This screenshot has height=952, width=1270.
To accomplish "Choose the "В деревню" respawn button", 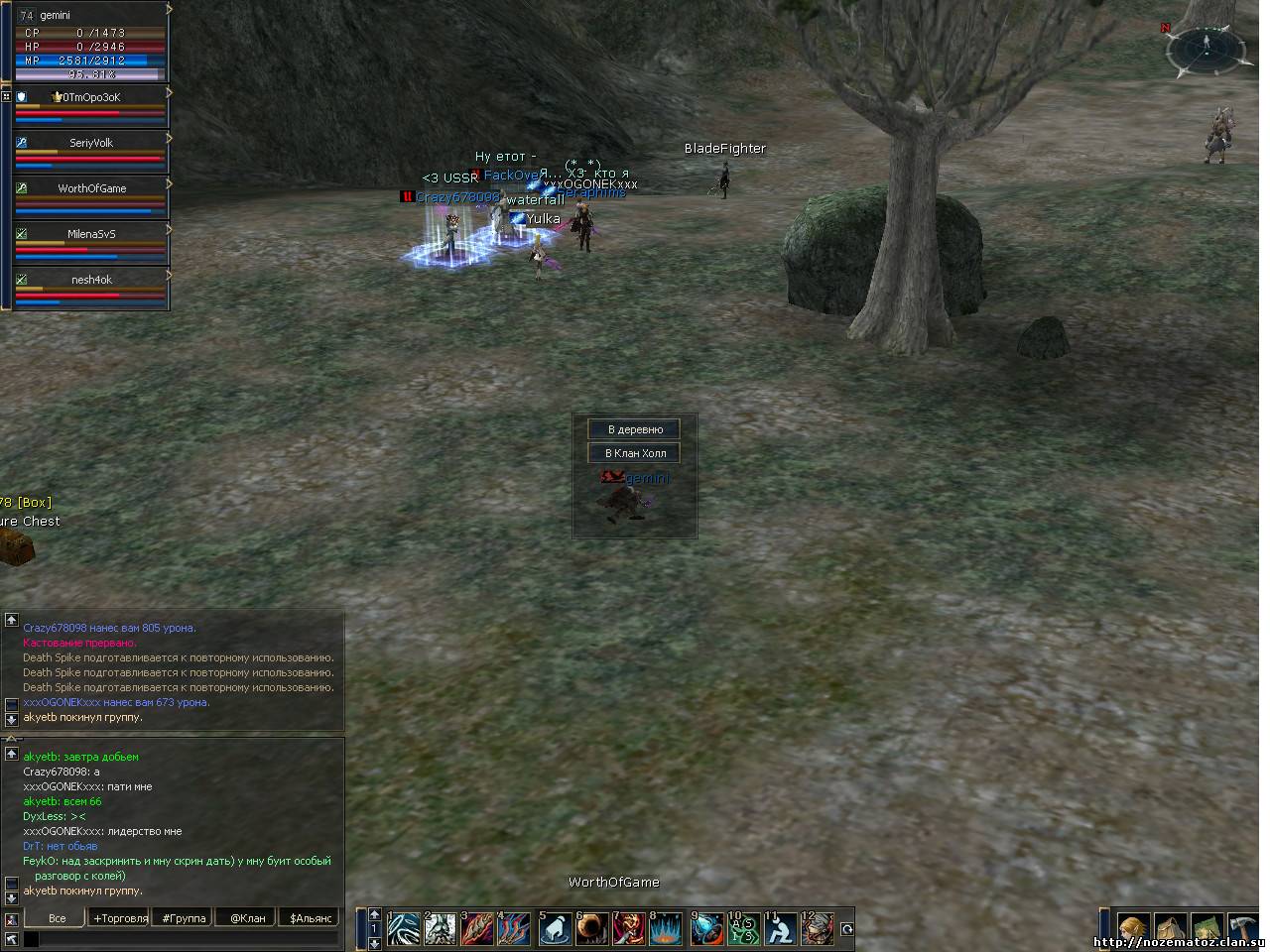I will (635, 429).
